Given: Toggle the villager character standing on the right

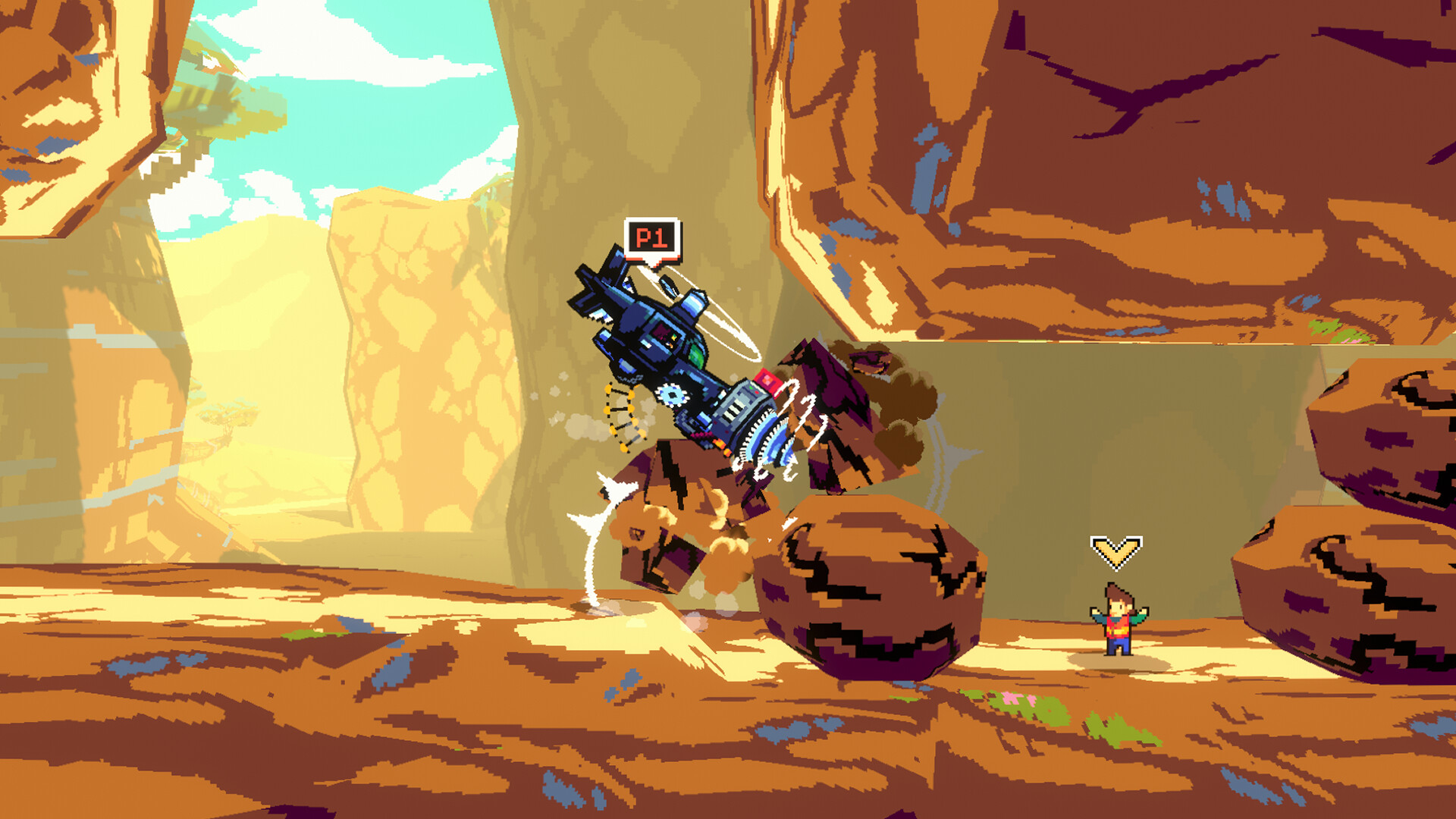Looking at the screenshot, I should coord(1115,622).
